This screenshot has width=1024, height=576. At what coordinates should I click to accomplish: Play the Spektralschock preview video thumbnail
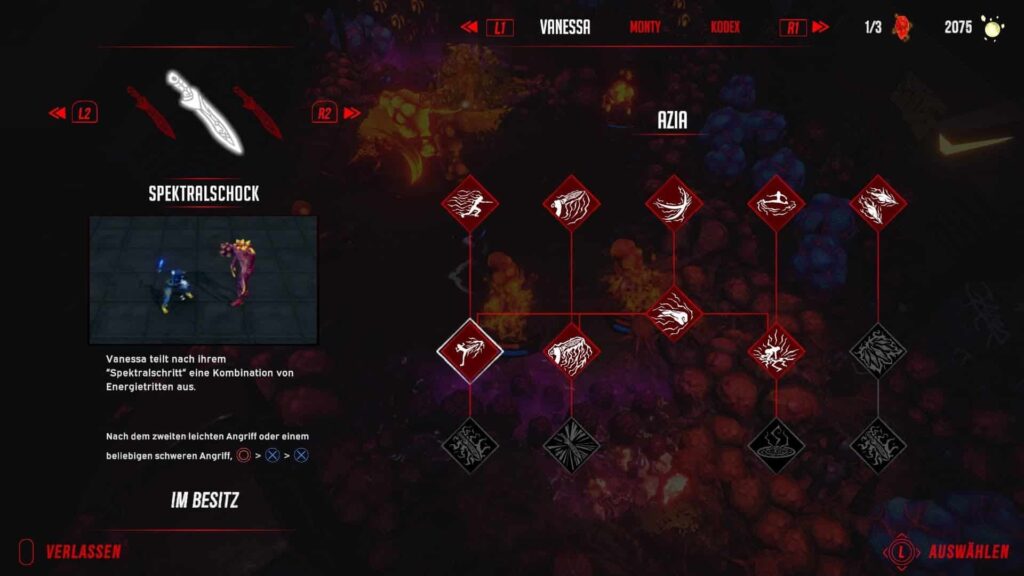tap(203, 280)
